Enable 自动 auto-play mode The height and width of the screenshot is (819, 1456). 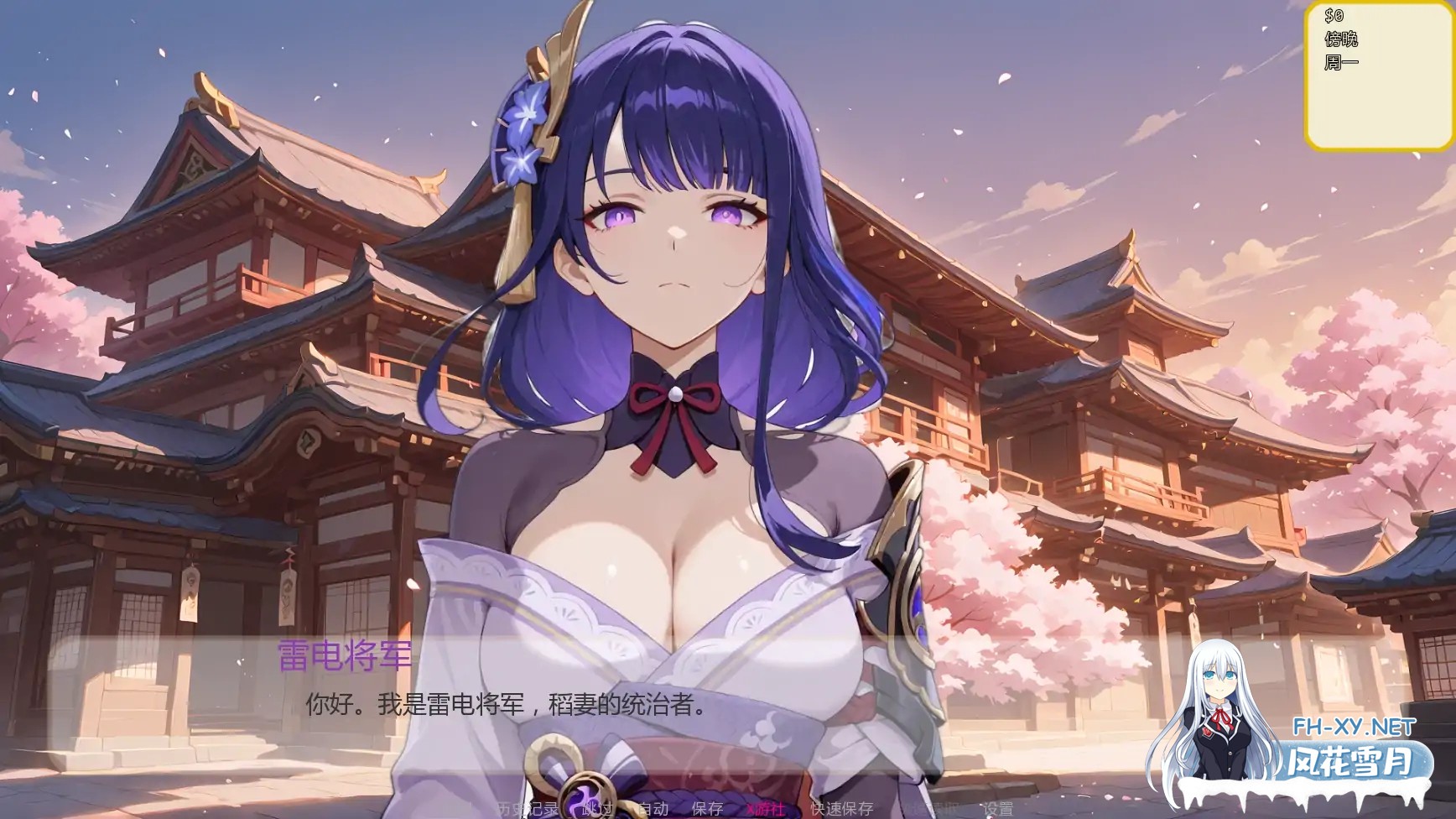tap(654, 807)
